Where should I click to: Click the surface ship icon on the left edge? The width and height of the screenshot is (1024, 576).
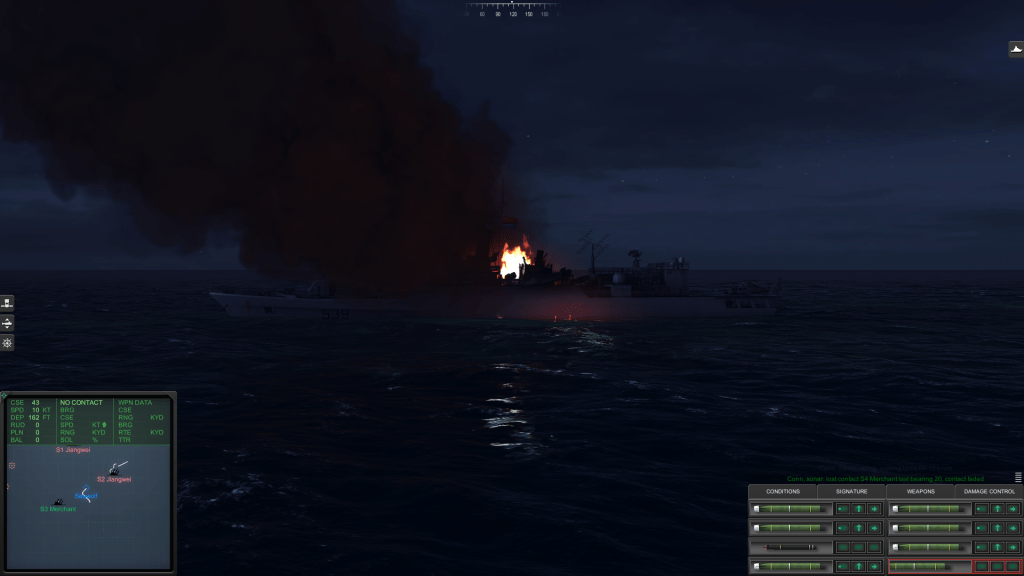point(7,303)
